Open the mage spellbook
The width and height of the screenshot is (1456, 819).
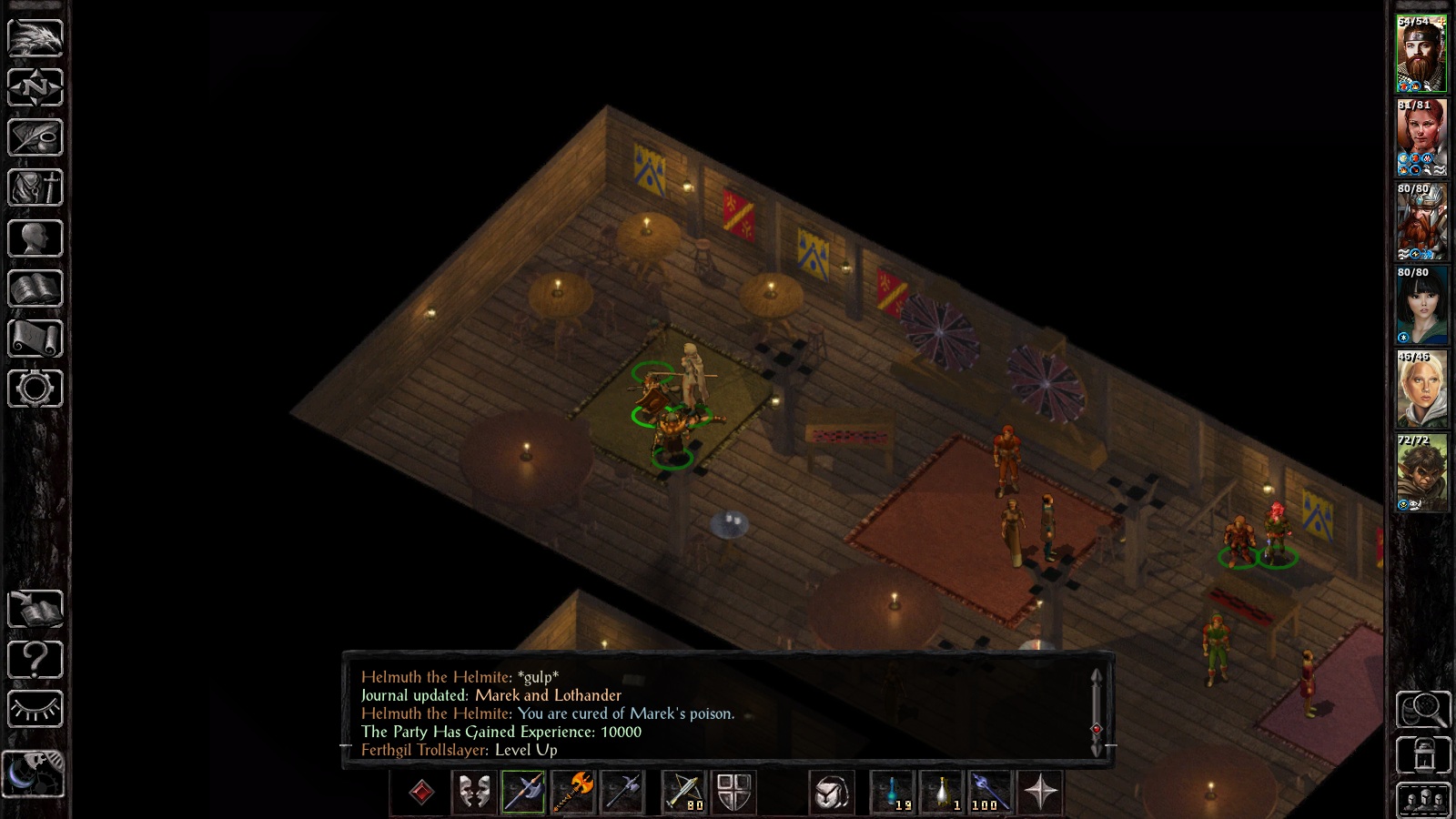coord(35,288)
